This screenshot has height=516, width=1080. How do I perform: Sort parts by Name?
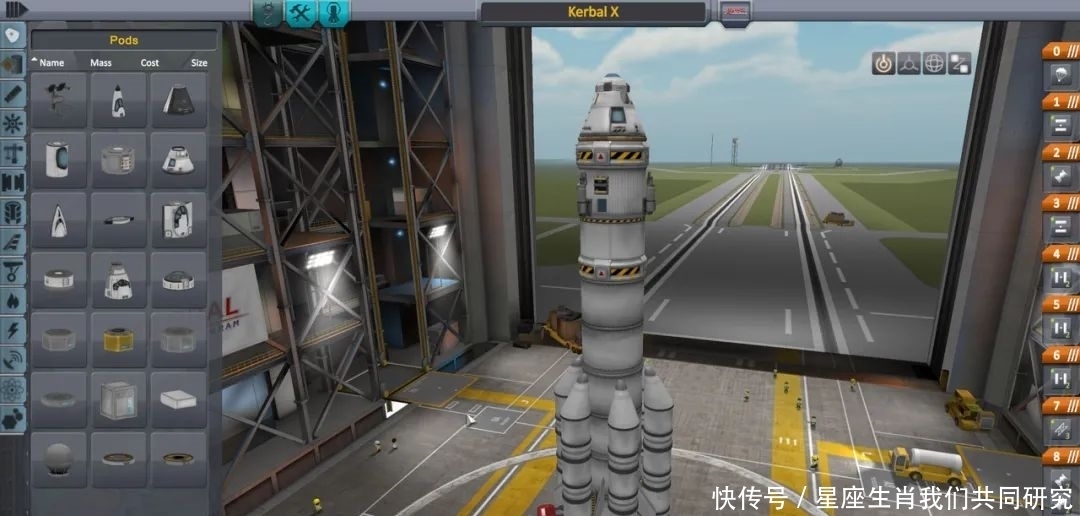coord(51,62)
